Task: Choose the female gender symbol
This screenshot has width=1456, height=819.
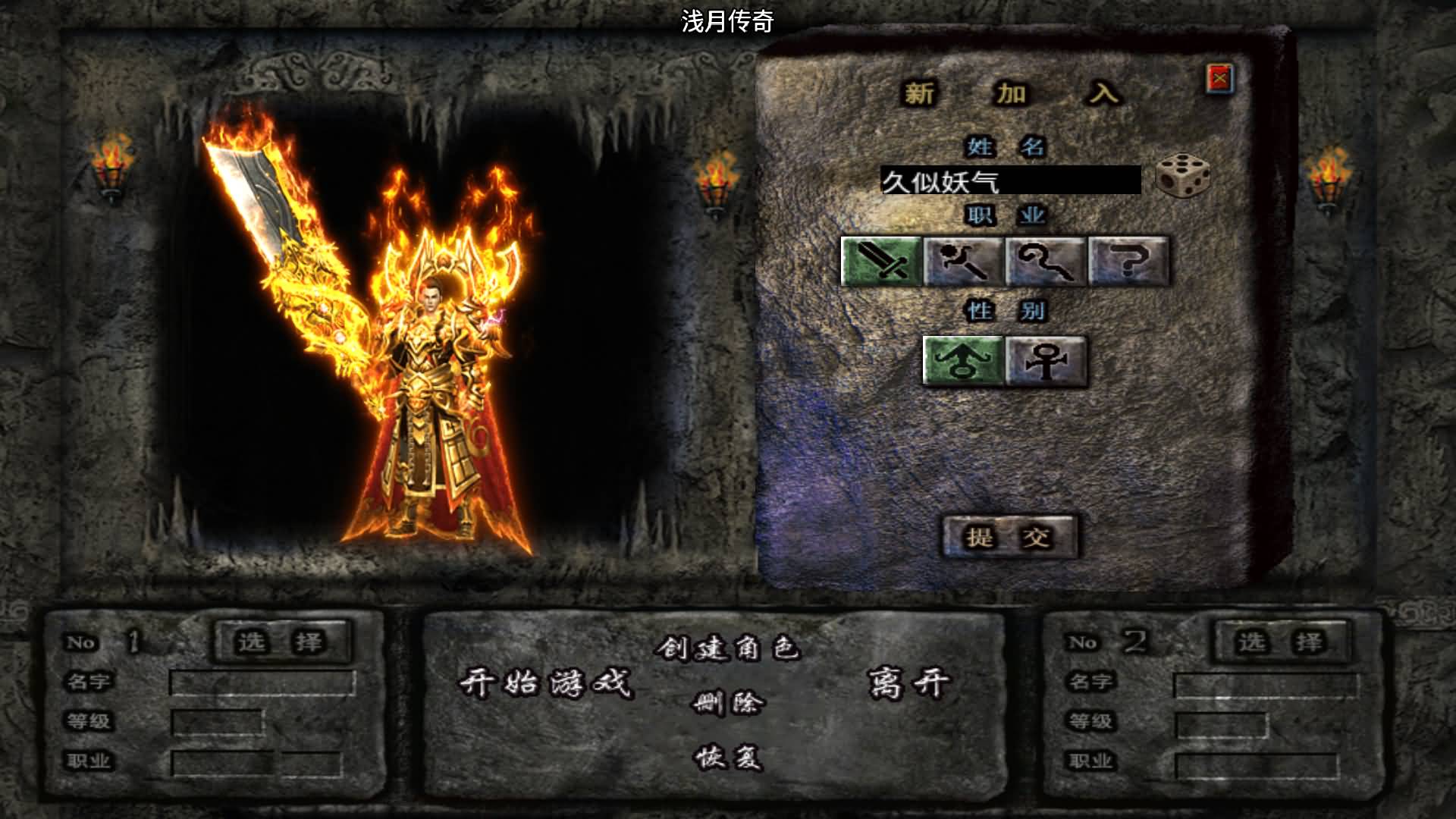Action: [1046, 361]
